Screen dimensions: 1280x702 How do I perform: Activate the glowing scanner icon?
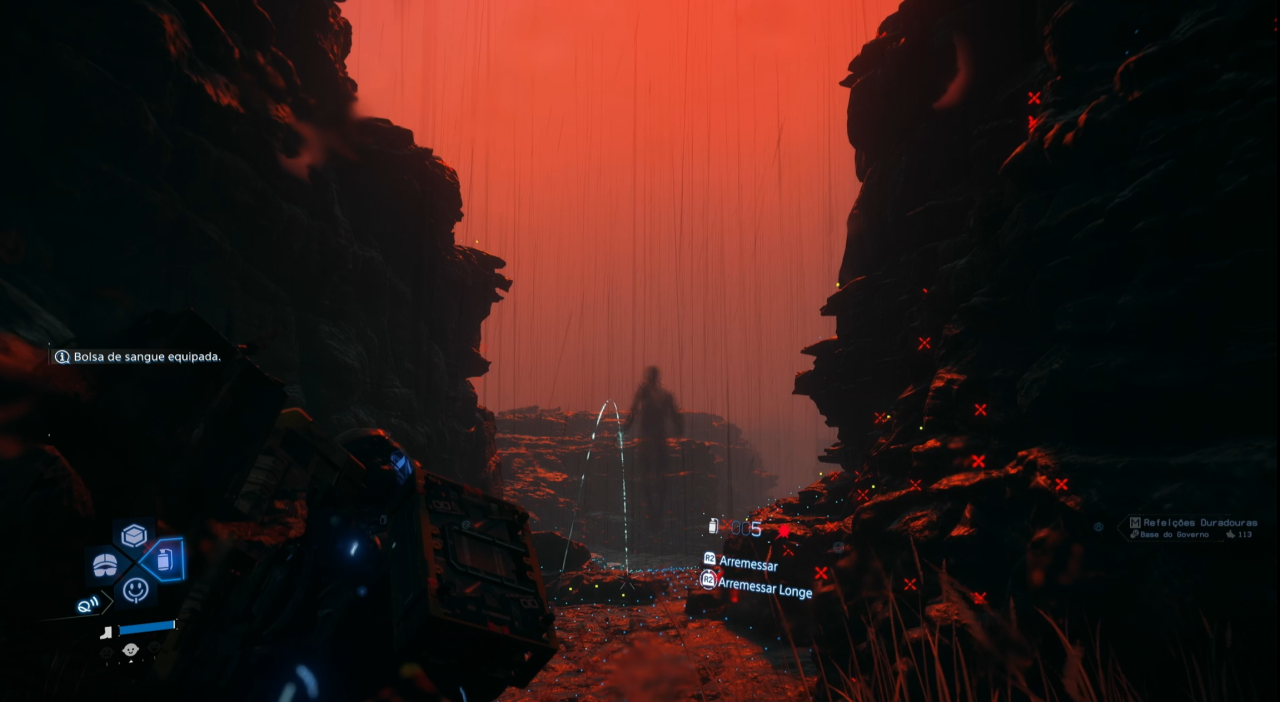coord(89,605)
